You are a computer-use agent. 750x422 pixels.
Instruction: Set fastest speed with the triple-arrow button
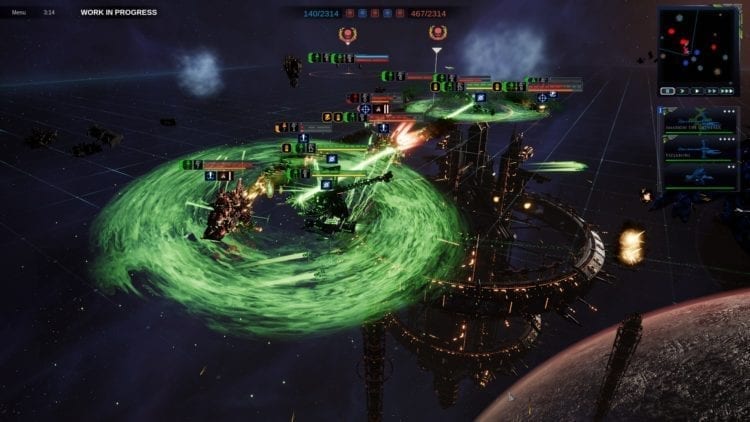point(727,91)
